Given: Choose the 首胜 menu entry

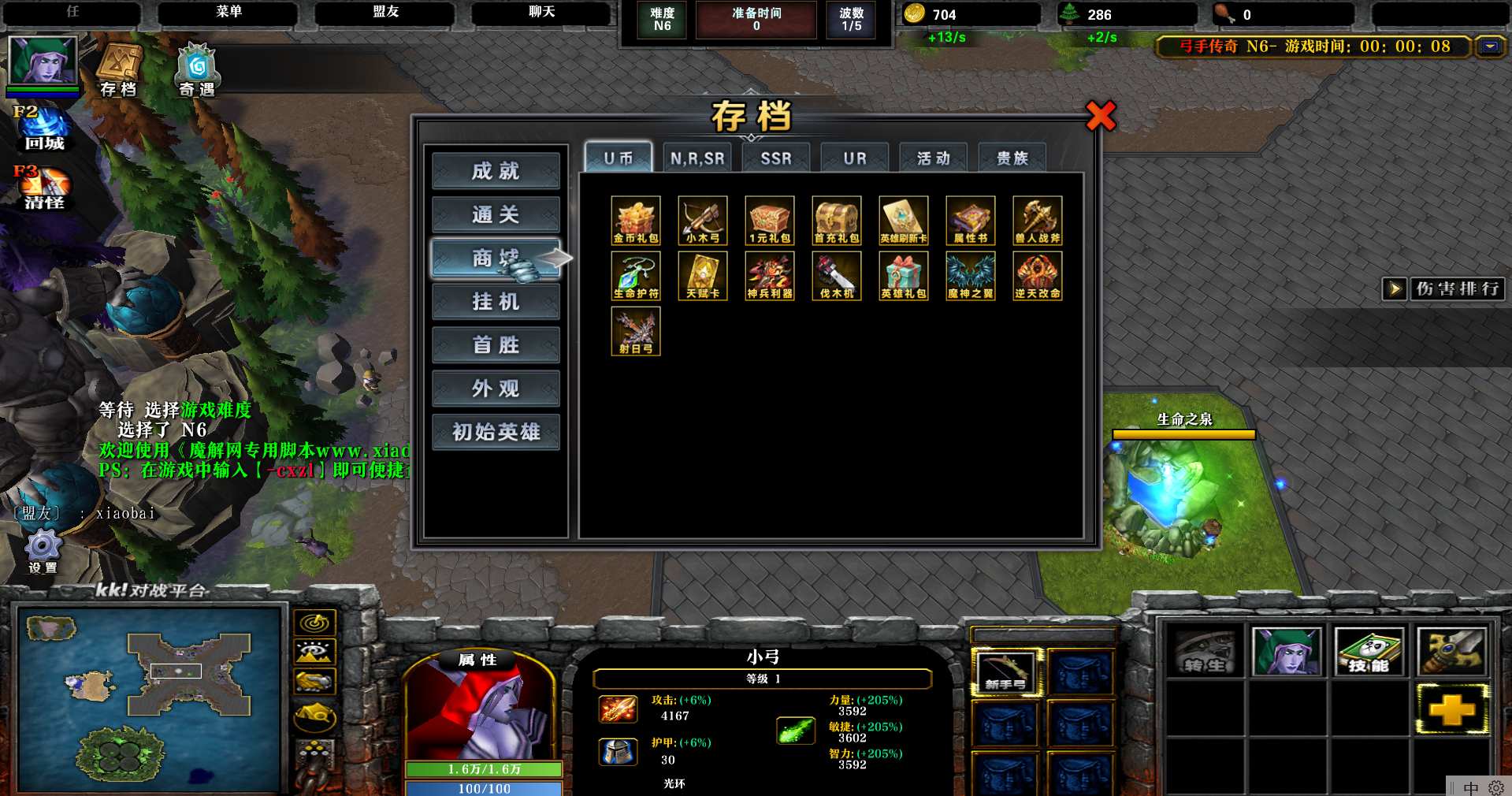Looking at the screenshot, I should 496,345.
